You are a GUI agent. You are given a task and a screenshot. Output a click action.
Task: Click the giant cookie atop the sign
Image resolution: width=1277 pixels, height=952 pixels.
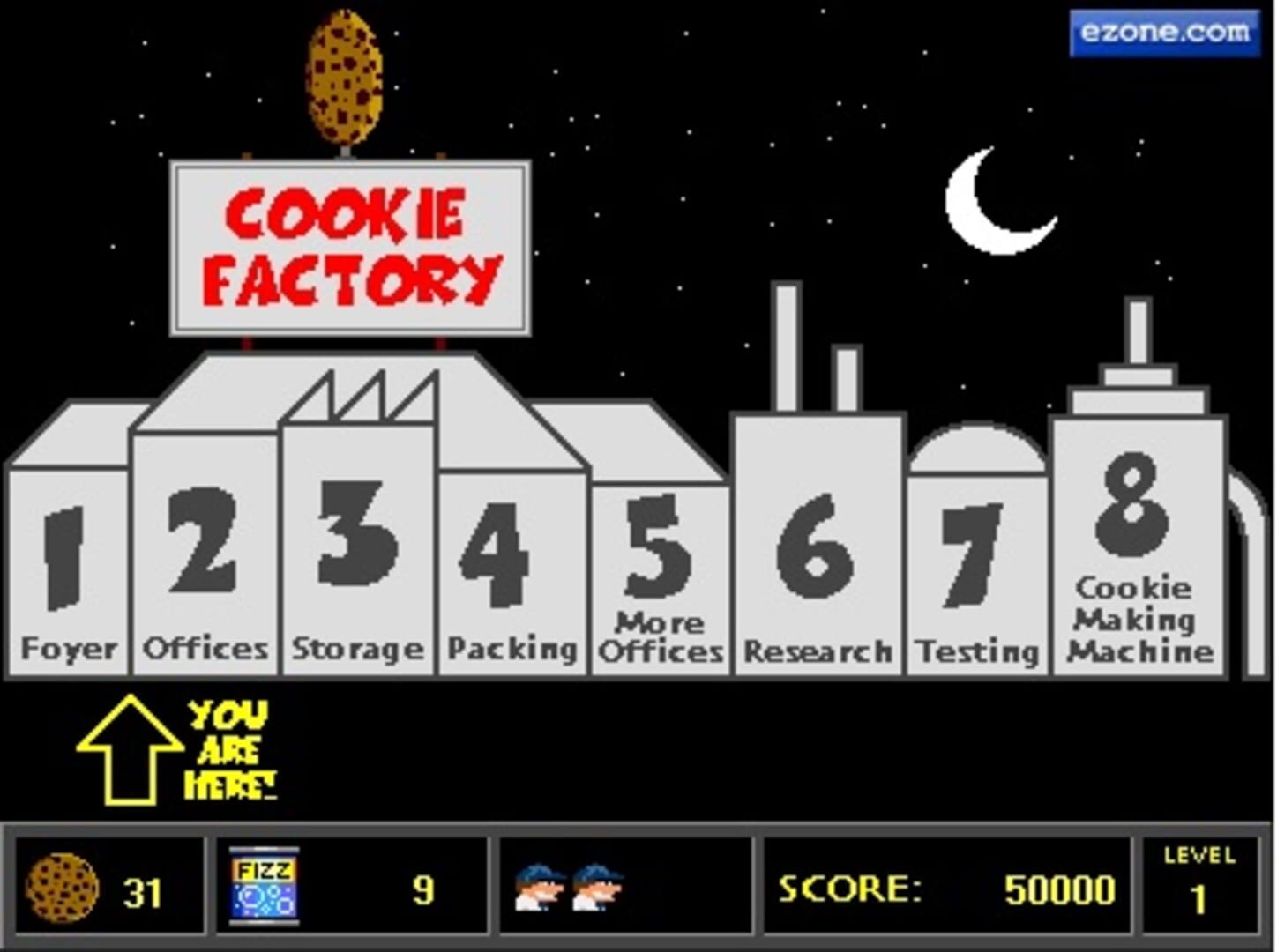pos(344,75)
